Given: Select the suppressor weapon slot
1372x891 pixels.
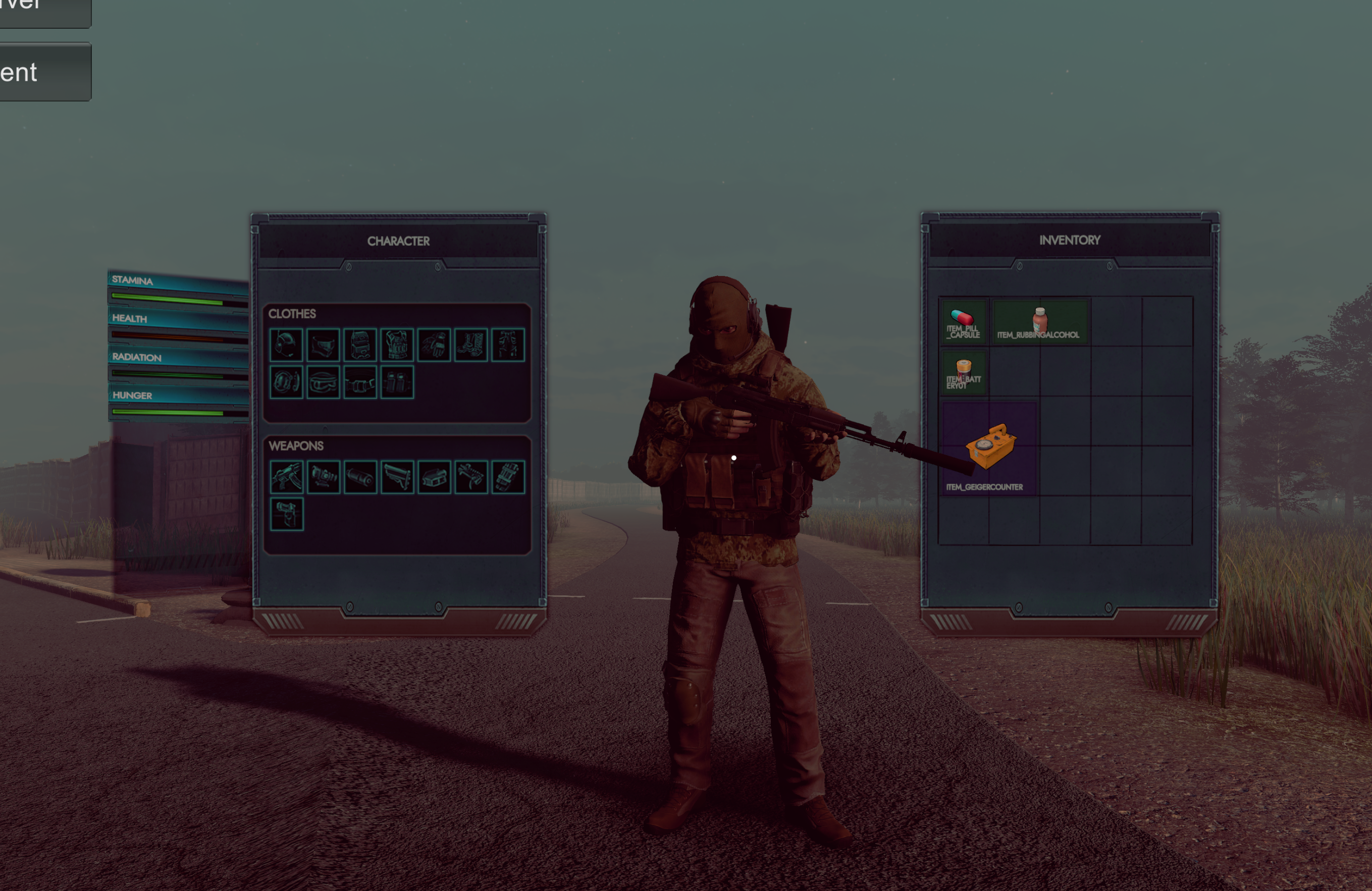Looking at the screenshot, I should pyautogui.click(x=360, y=478).
